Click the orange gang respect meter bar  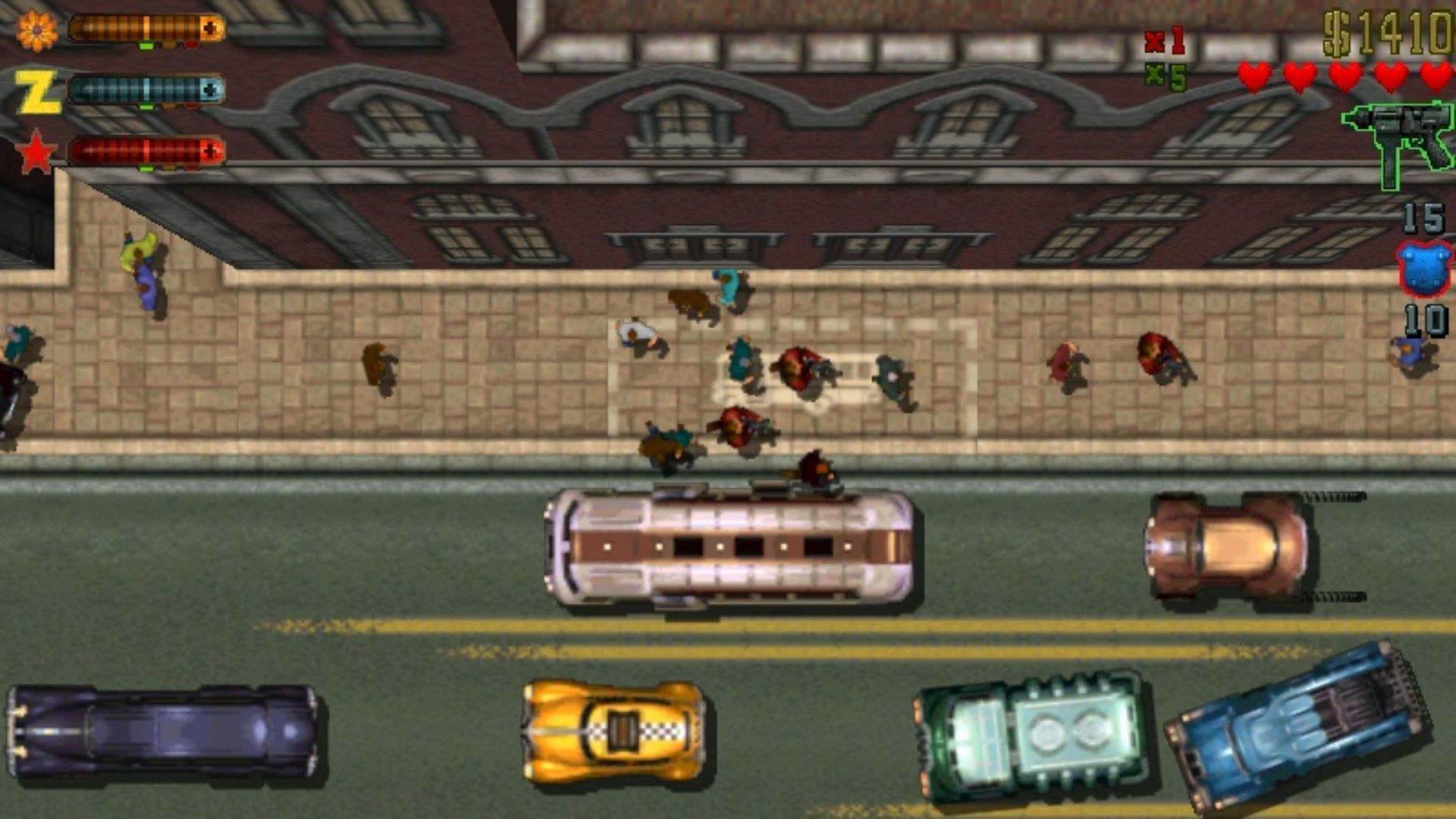coord(144,27)
